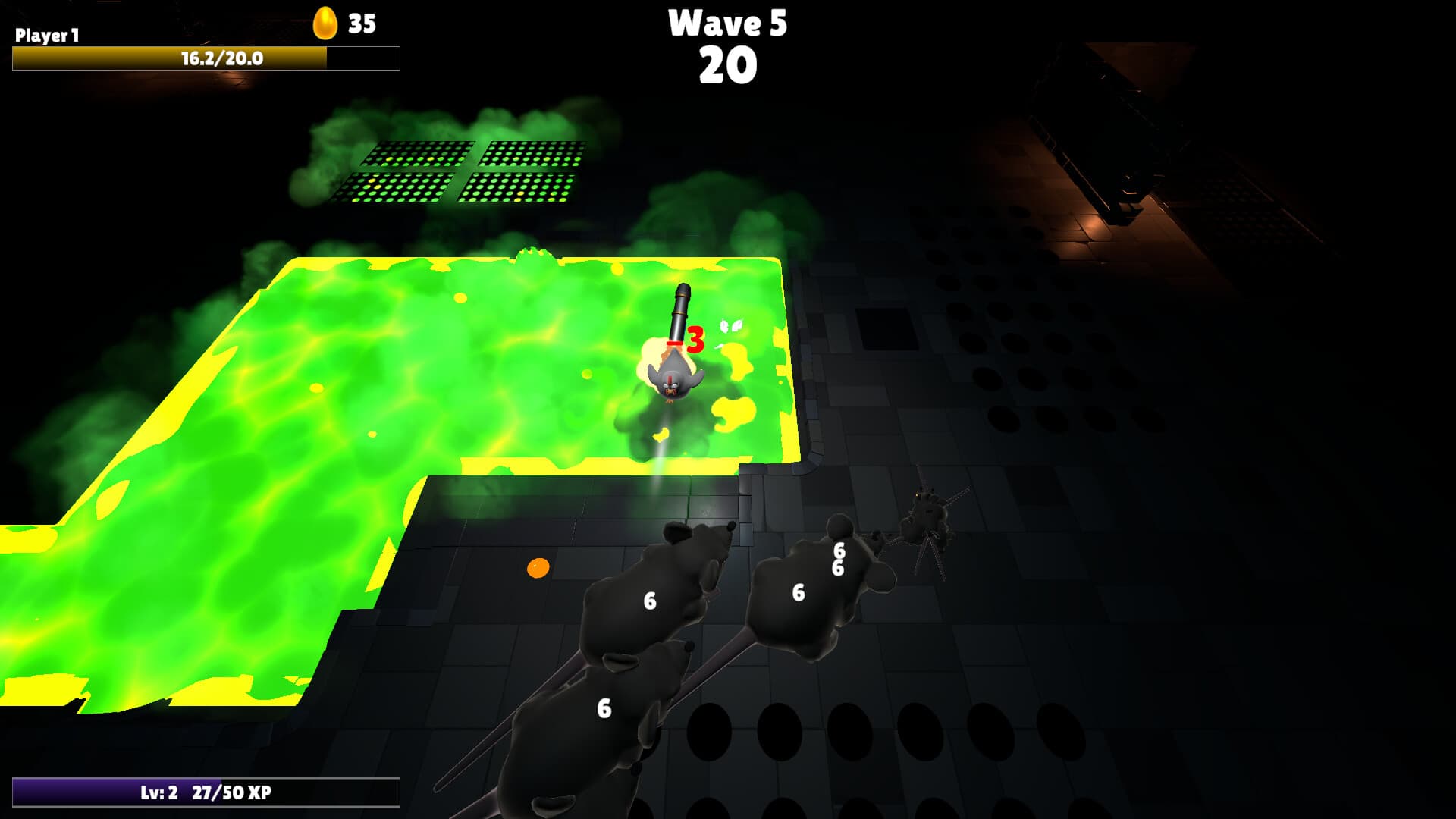This screenshot has height=819, width=1456.
Task: Click the egg count showing 35
Action: click(x=362, y=23)
